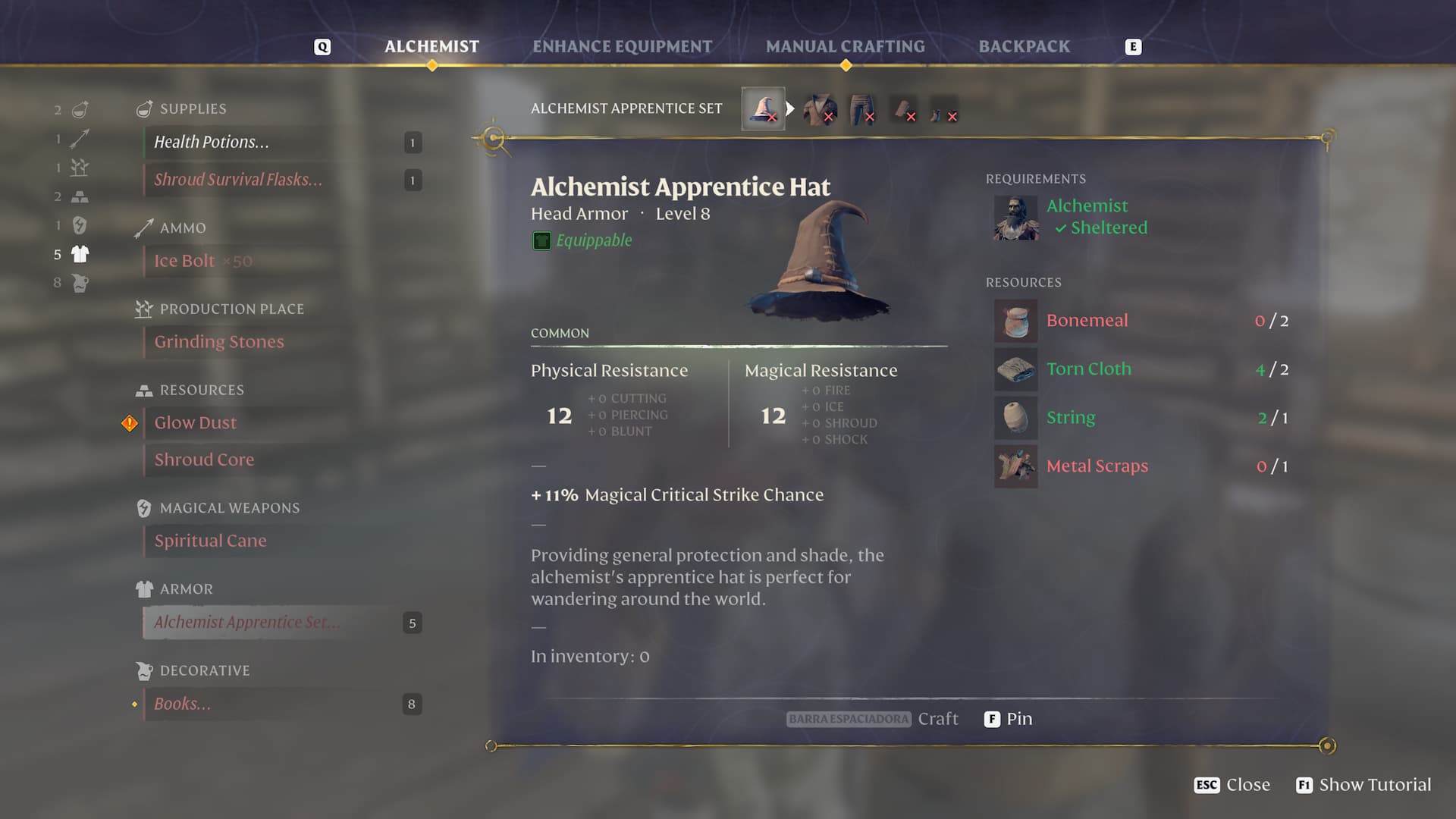Click the warning marker beside Glow Dust
The height and width of the screenshot is (819, 1456).
(x=130, y=422)
